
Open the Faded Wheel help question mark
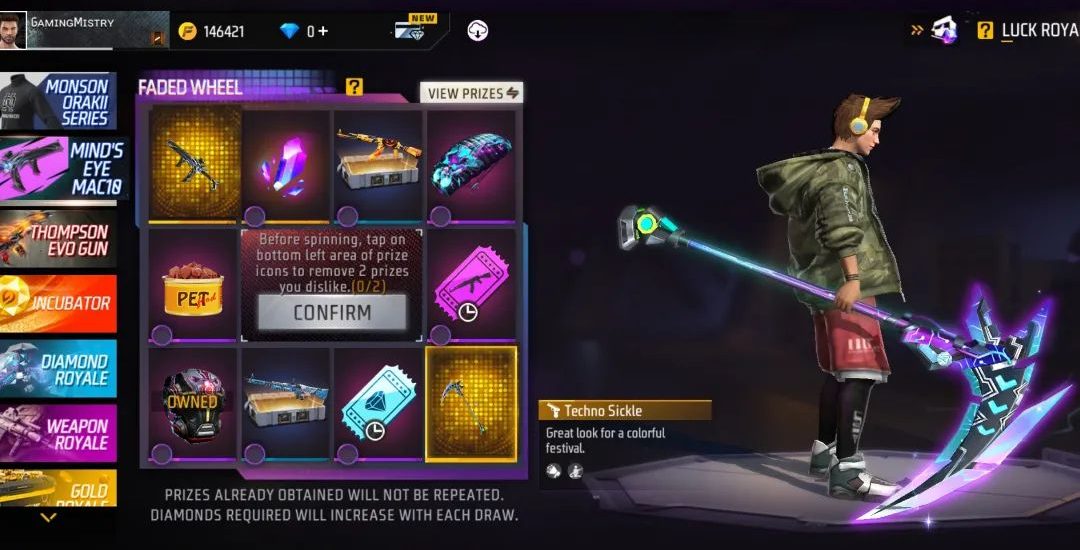pyautogui.click(x=355, y=87)
